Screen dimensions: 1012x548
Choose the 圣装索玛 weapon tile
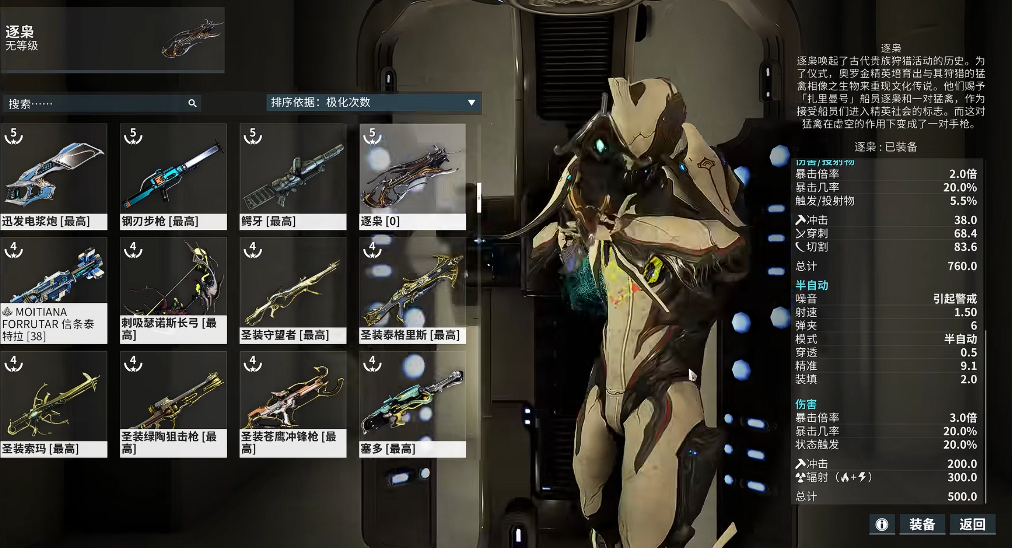coord(53,404)
